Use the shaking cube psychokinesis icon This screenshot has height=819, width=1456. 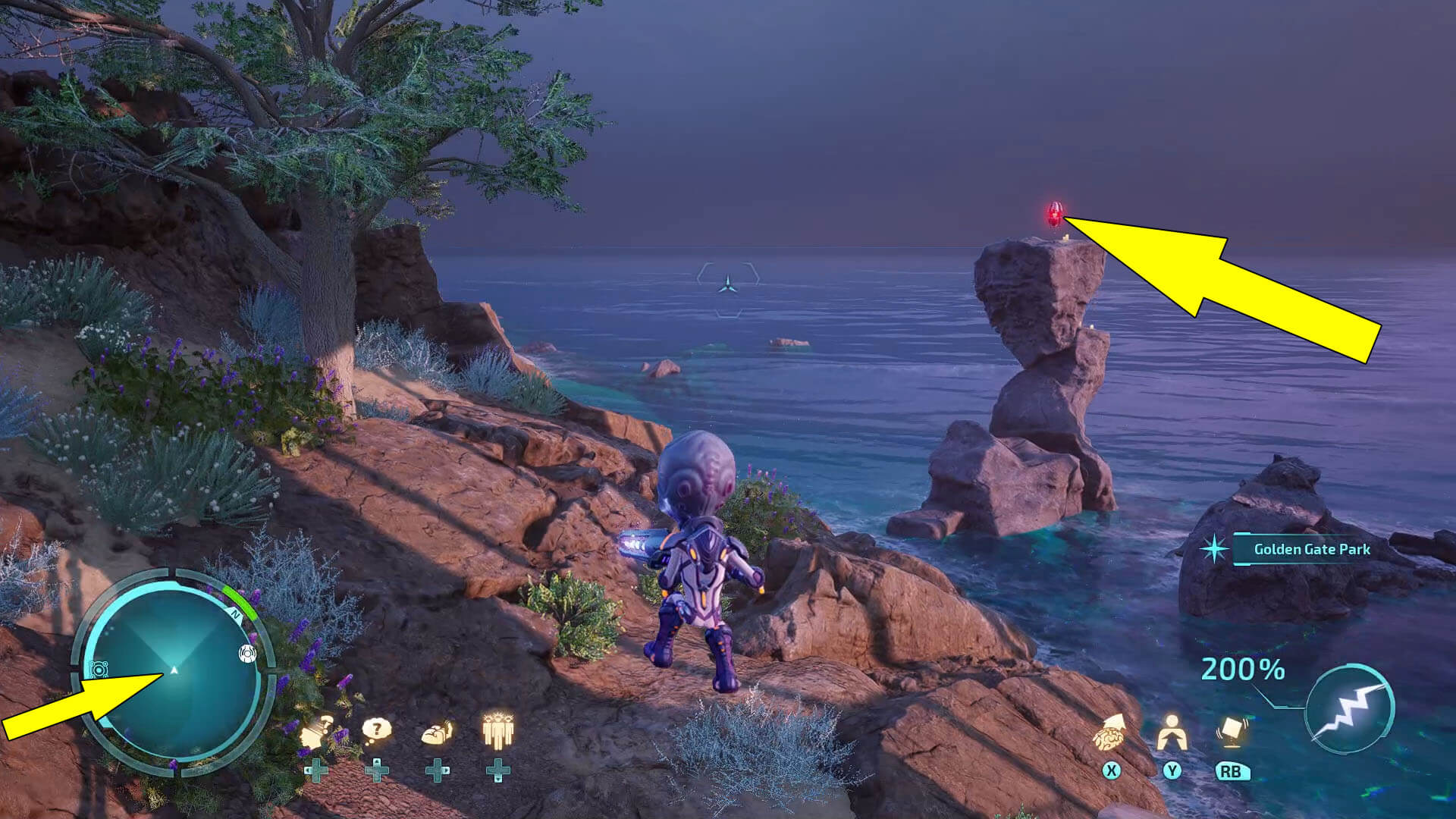[1230, 731]
